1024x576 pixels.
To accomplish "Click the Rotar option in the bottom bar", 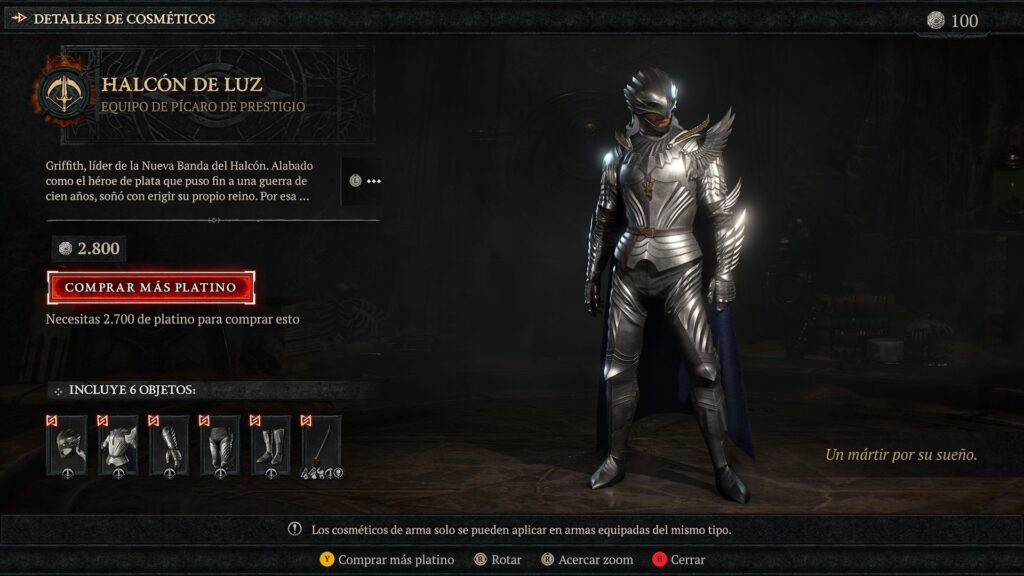I will [x=500, y=560].
